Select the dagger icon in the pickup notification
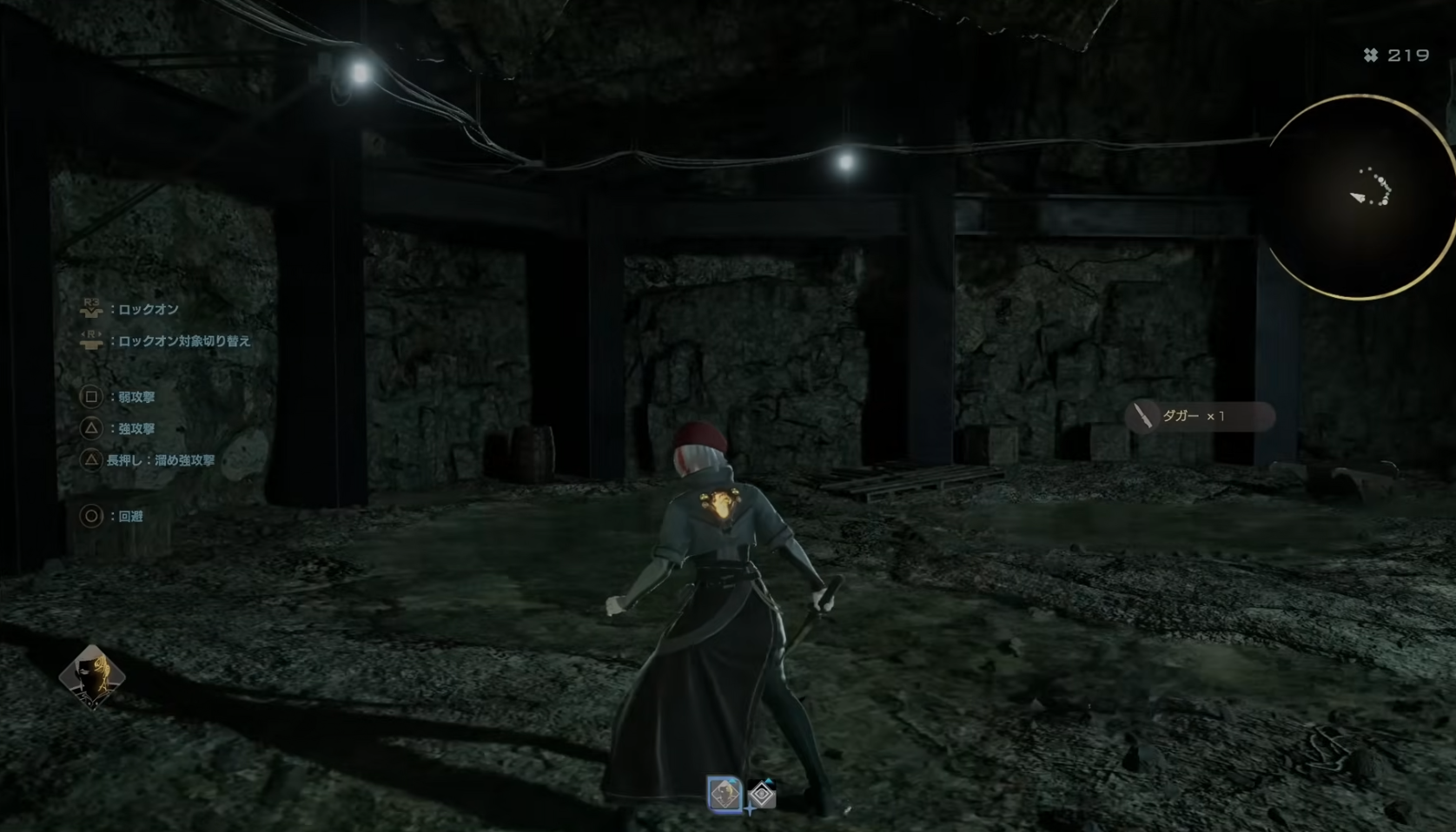Viewport: 1456px width, 832px height. [1141, 417]
